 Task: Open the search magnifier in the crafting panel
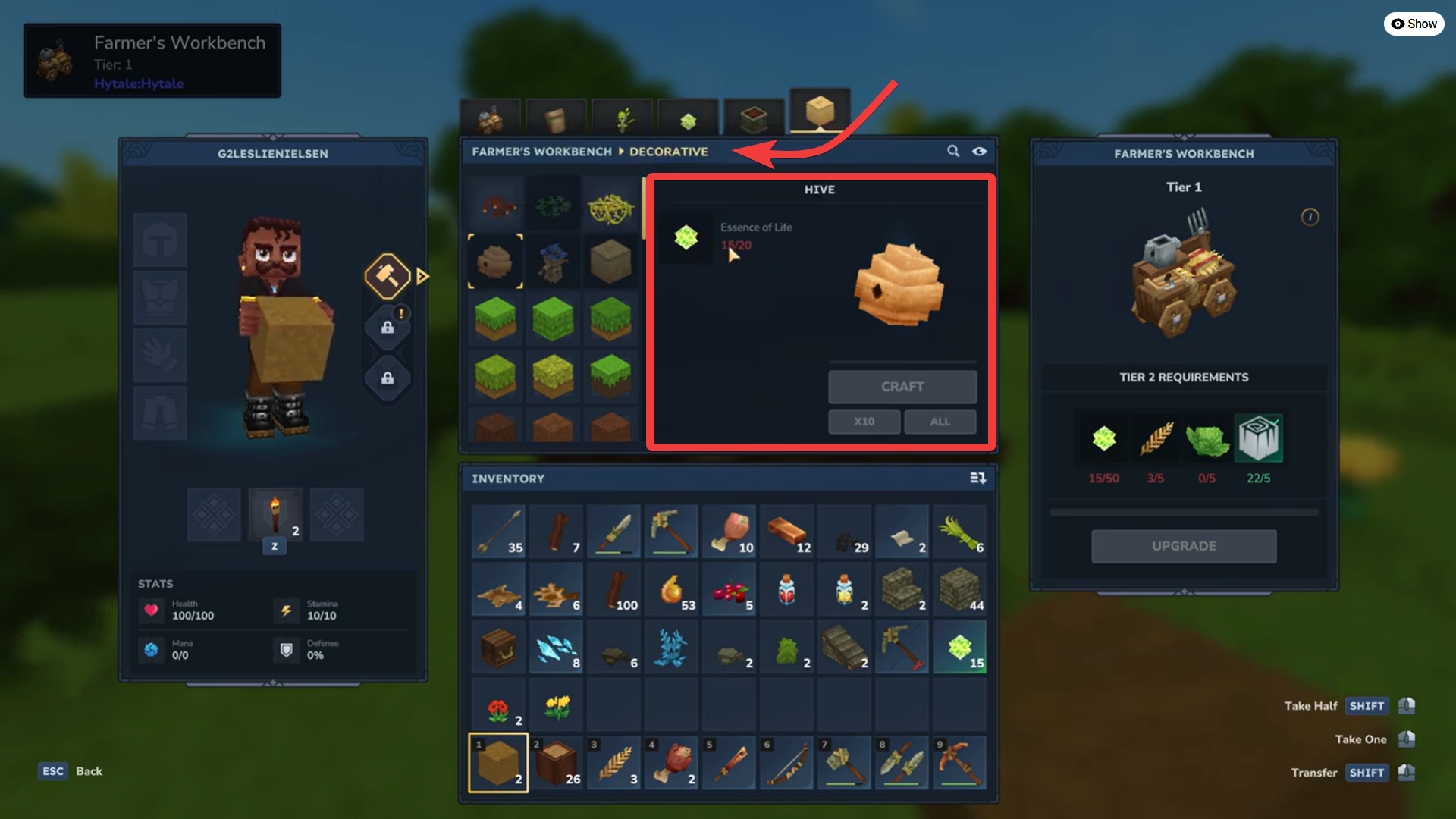(x=952, y=151)
